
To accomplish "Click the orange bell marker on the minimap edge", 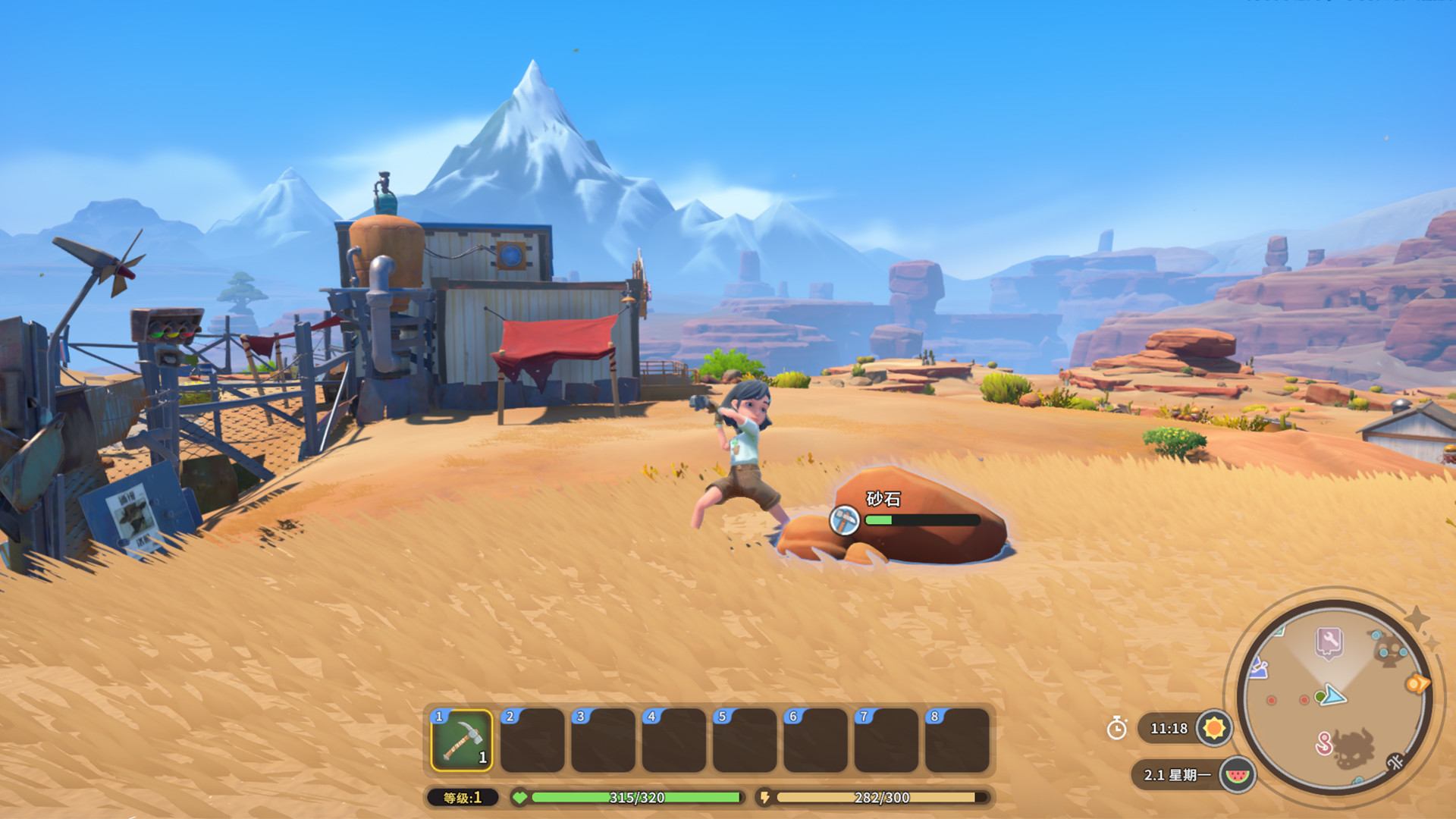I will point(1417,683).
